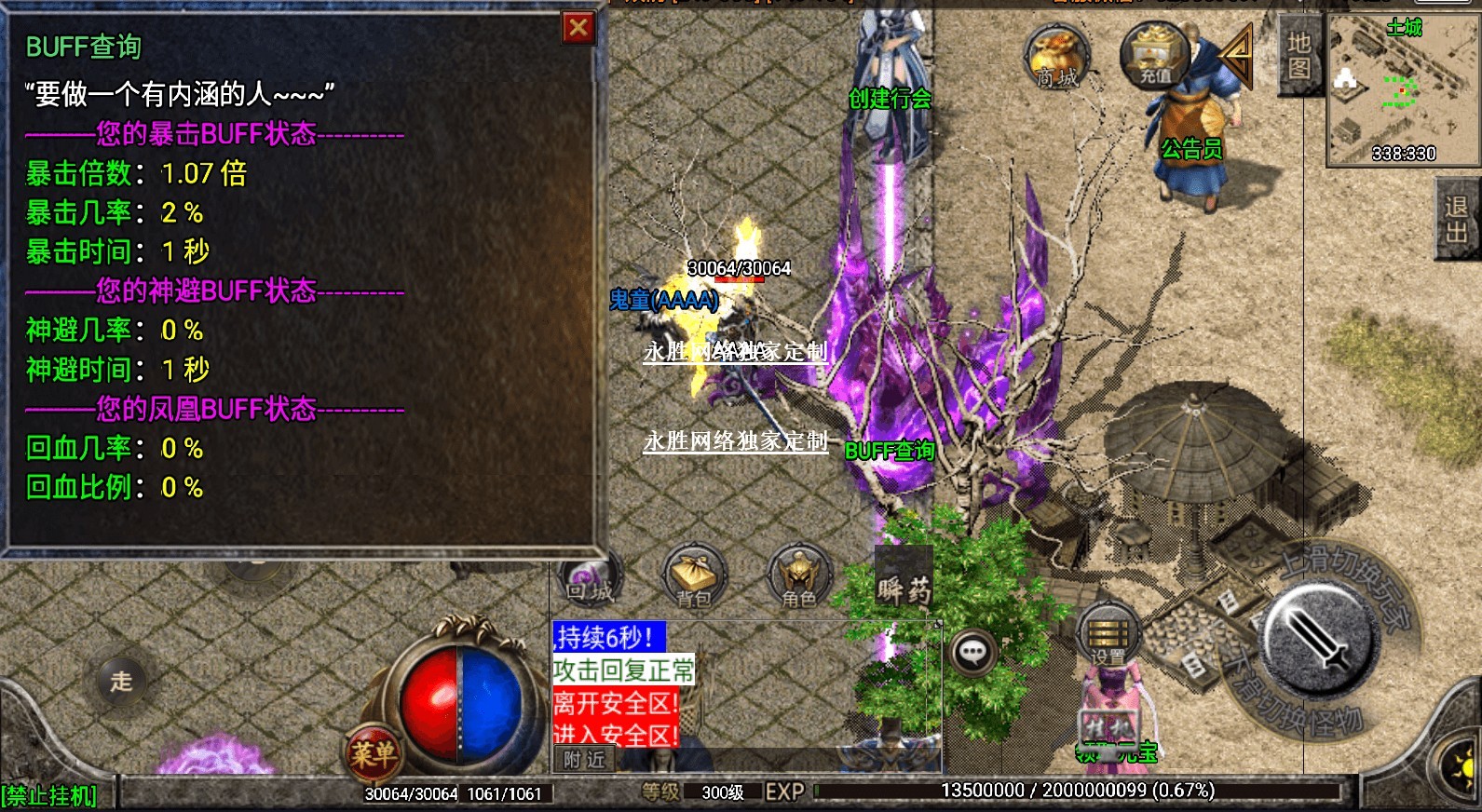
Task: Click the sun icon in the corner
Action: [1462, 768]
